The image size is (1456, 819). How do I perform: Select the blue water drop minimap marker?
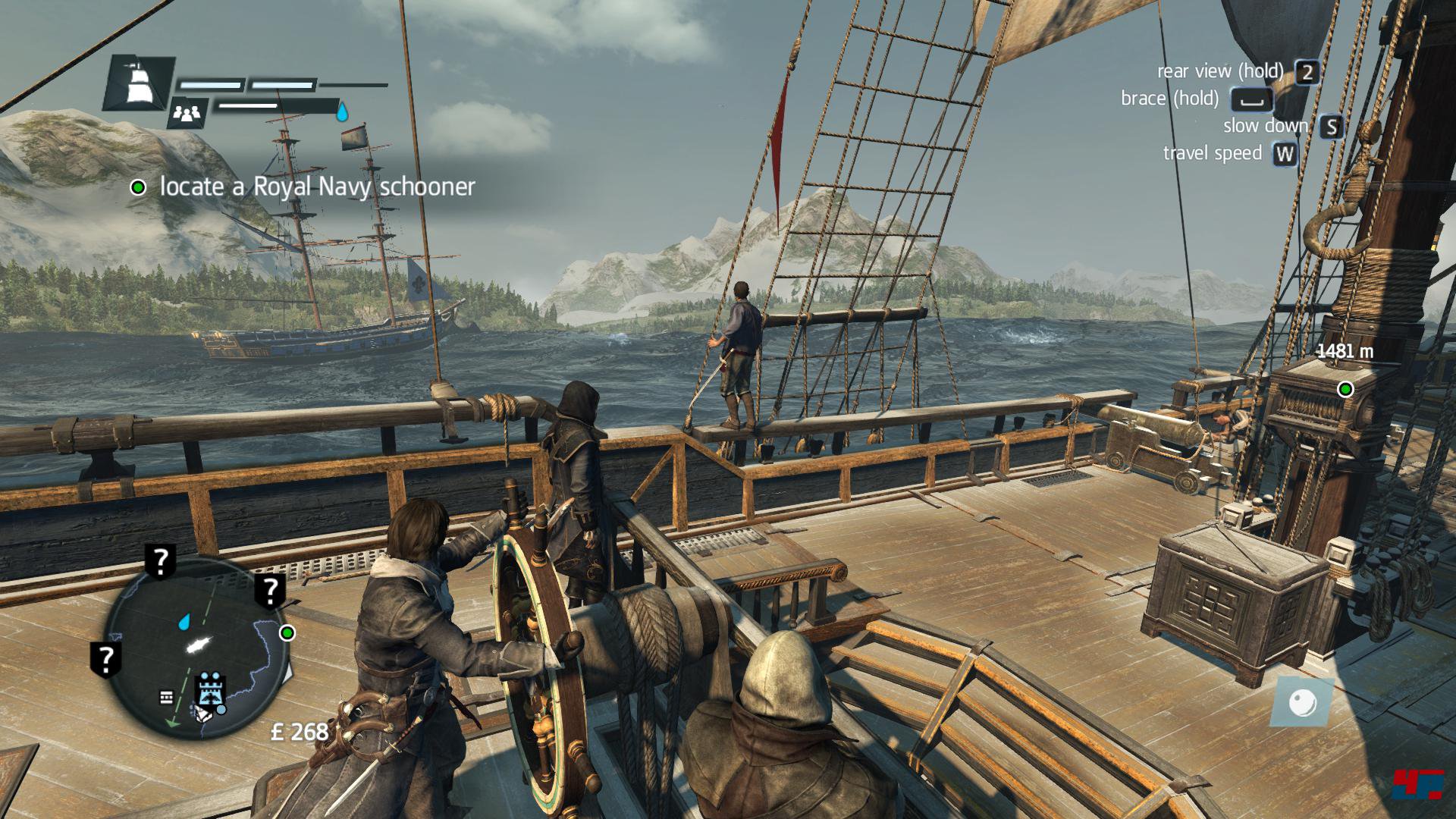[184, 623]
